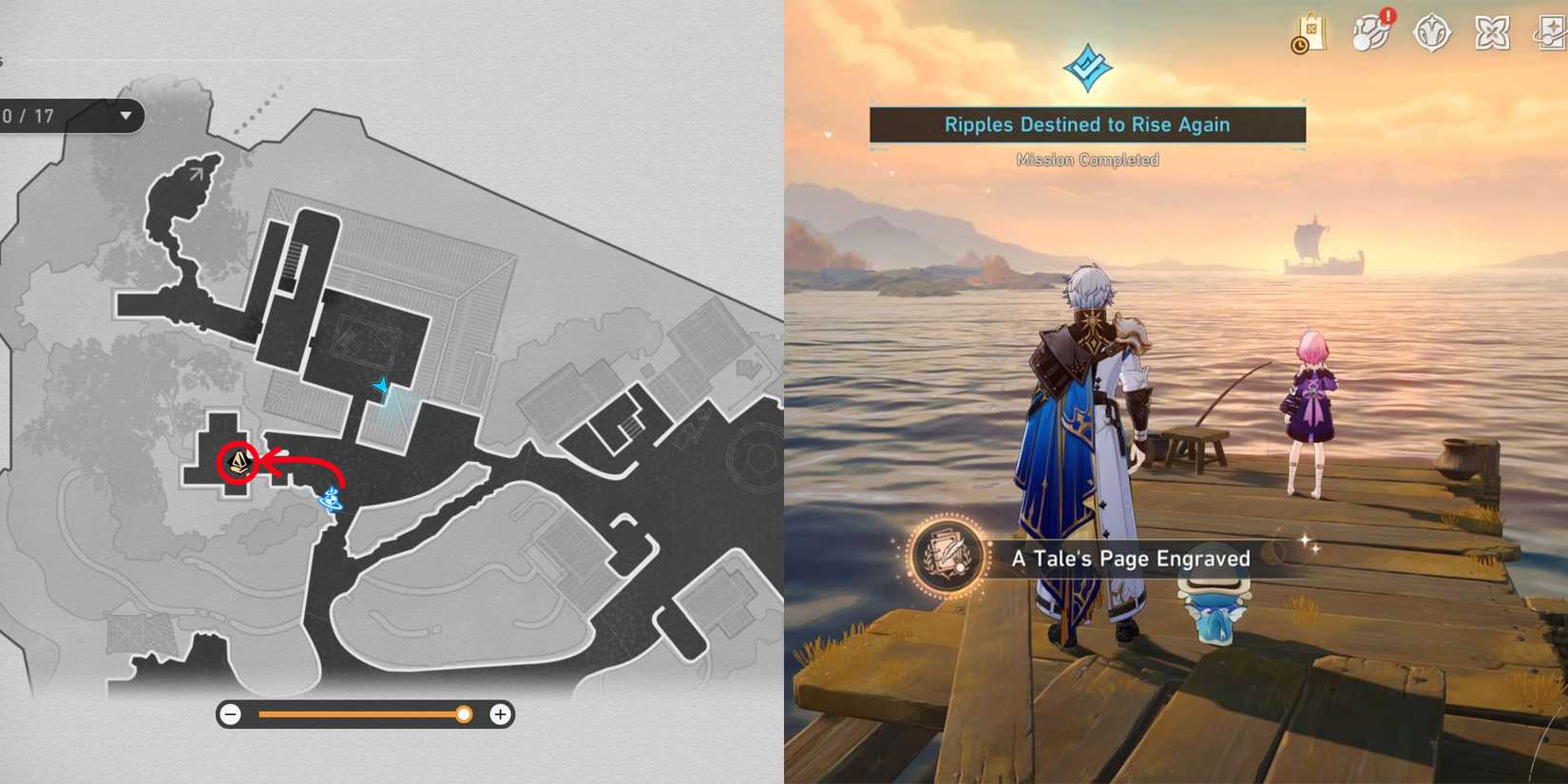
Task: Select the Ripples Destined to Rise Again banner
Action: (1086, 124)
